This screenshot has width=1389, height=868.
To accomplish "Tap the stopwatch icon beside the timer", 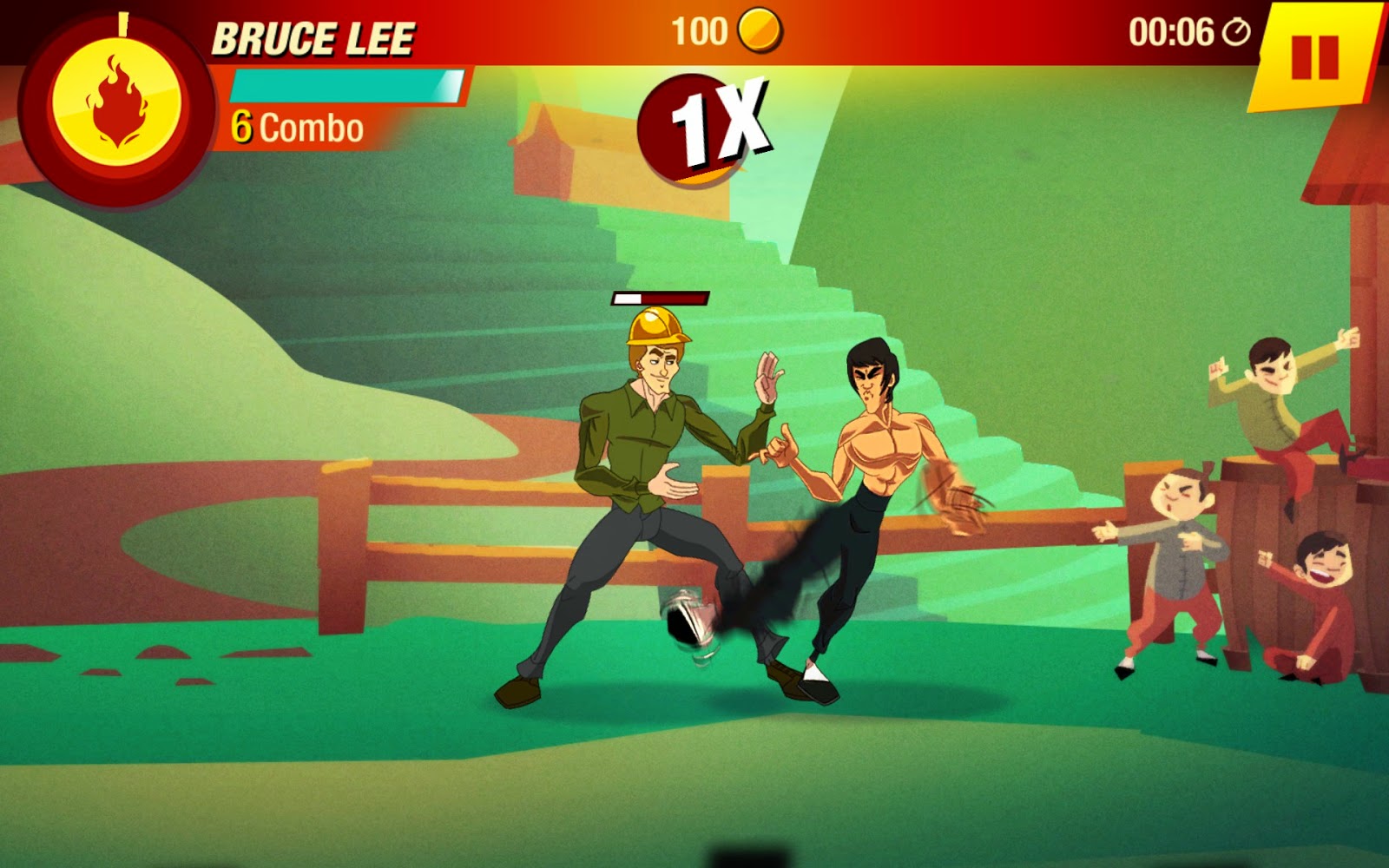I will 1236,33.
